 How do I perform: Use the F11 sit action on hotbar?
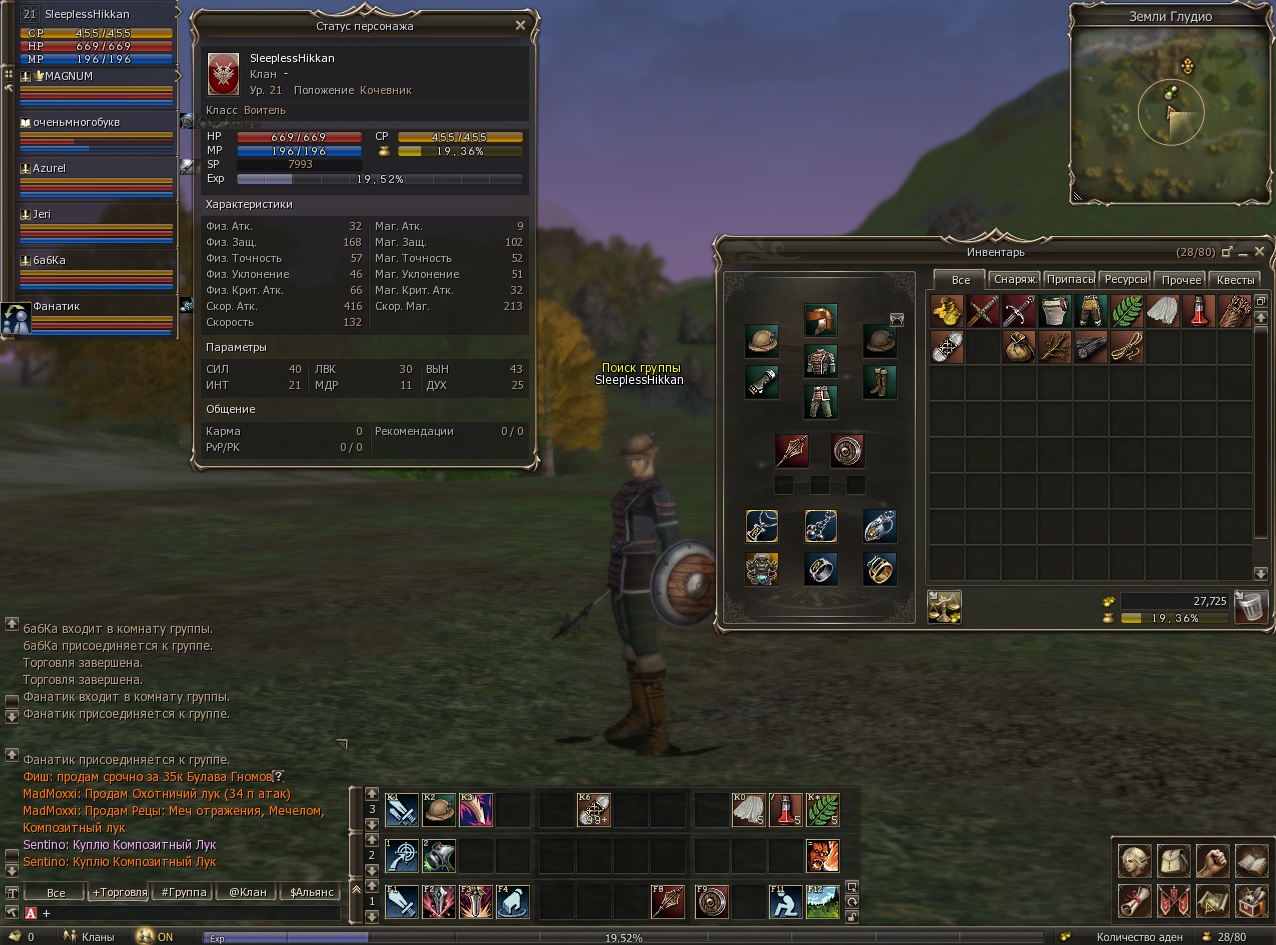tap(785, 901)
